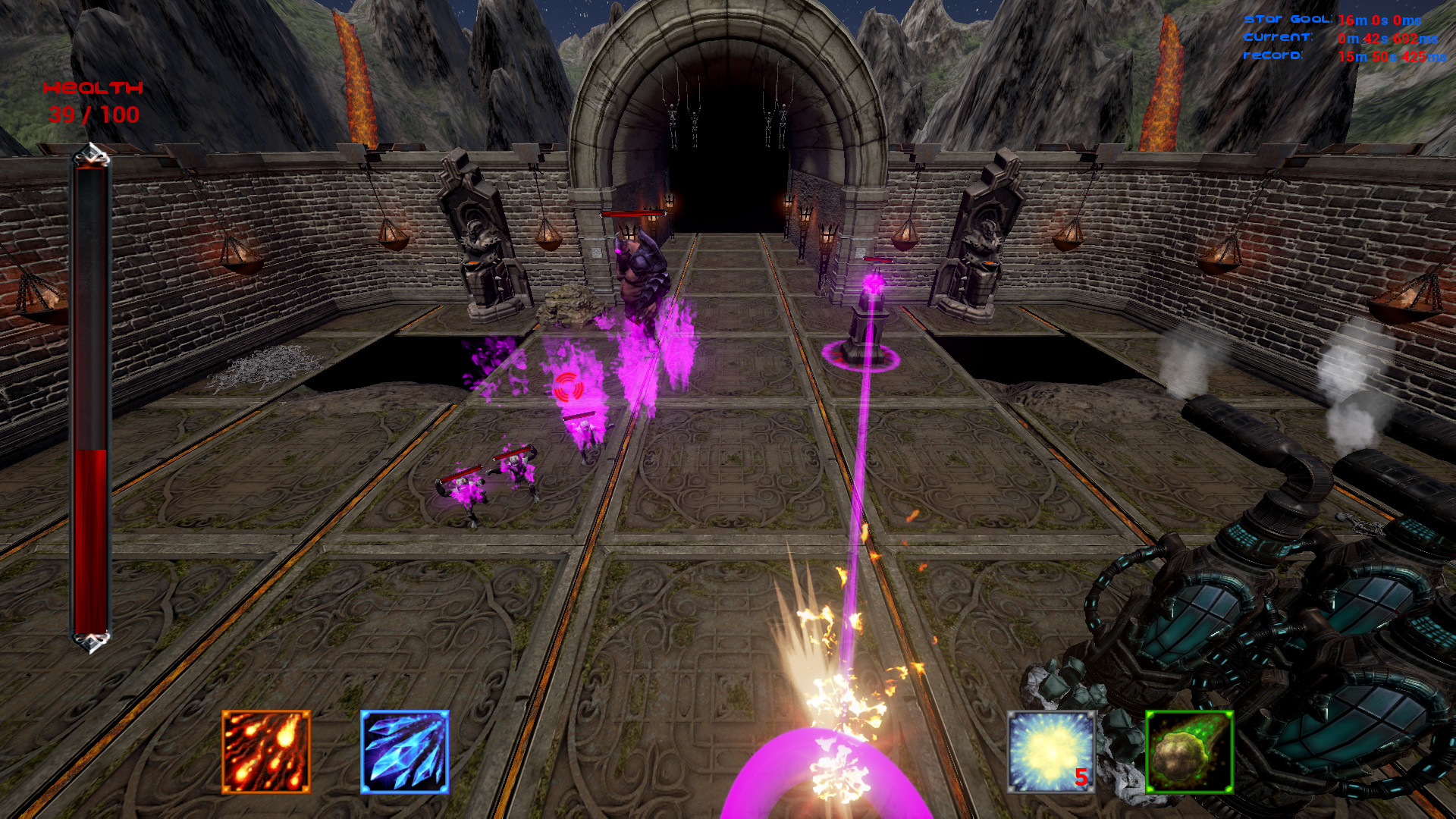Click the 39 / 100 health value
Image resolution: width=1456 pixels, height=819 pixels.
click(93, 115)
